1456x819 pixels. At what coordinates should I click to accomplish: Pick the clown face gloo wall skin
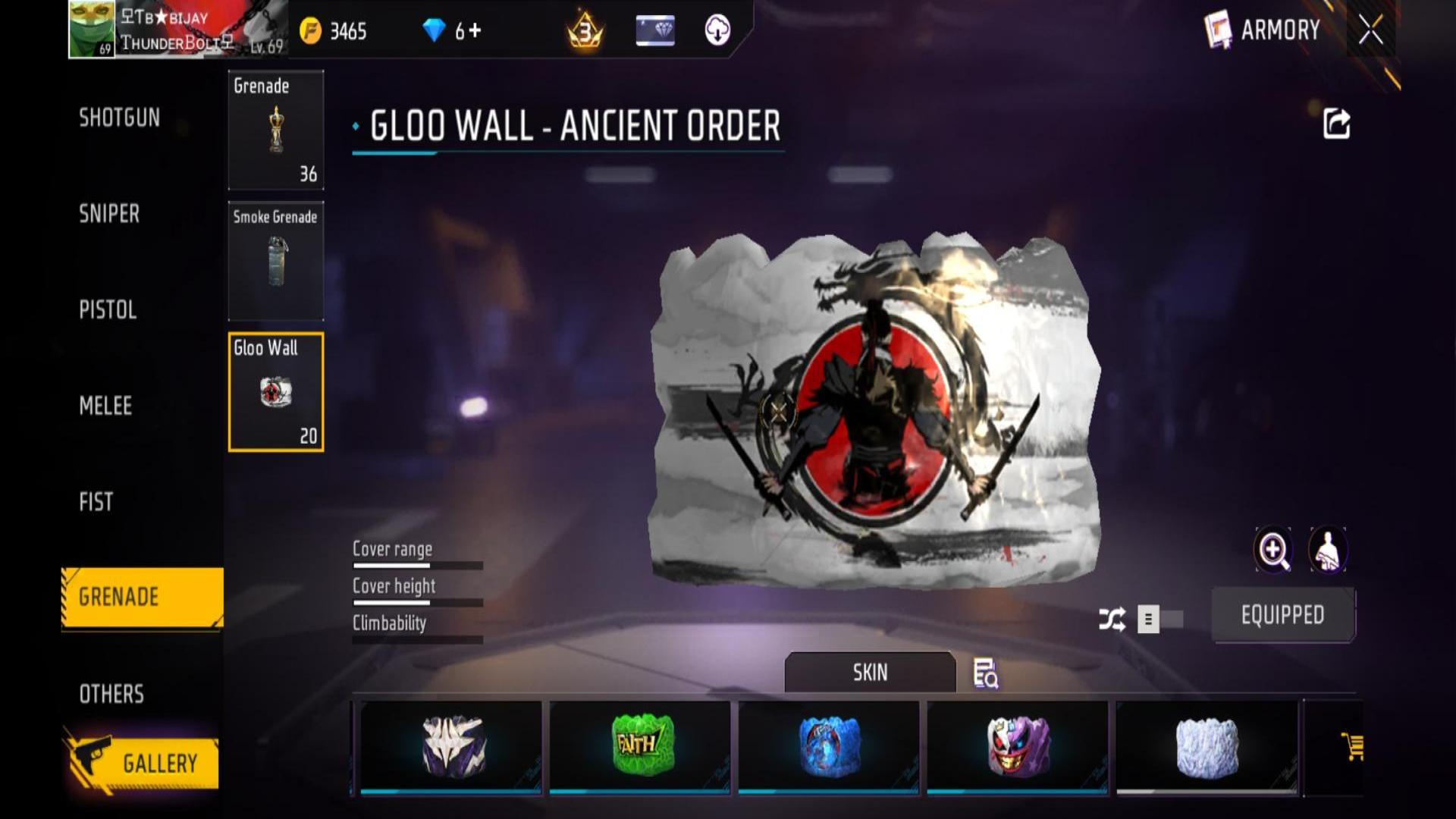(1018, 746)
